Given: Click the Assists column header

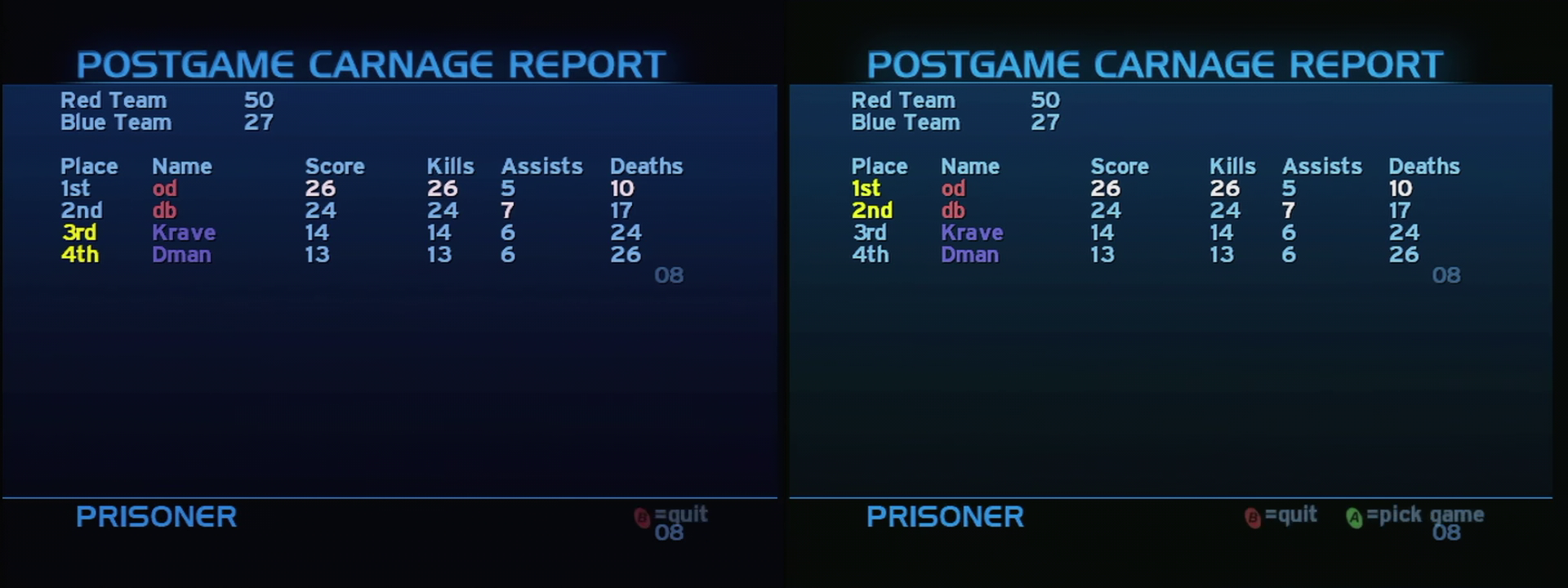Looking at the screenshot, I should point(541,166).
